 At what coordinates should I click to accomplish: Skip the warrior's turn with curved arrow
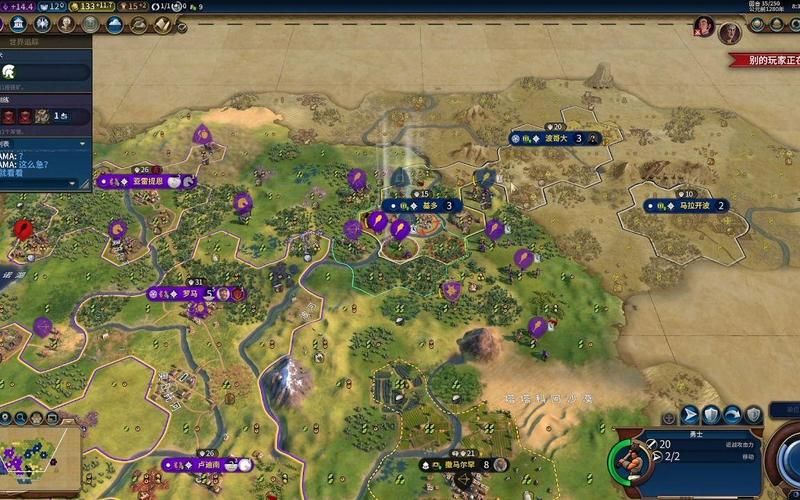click(733, 414)
